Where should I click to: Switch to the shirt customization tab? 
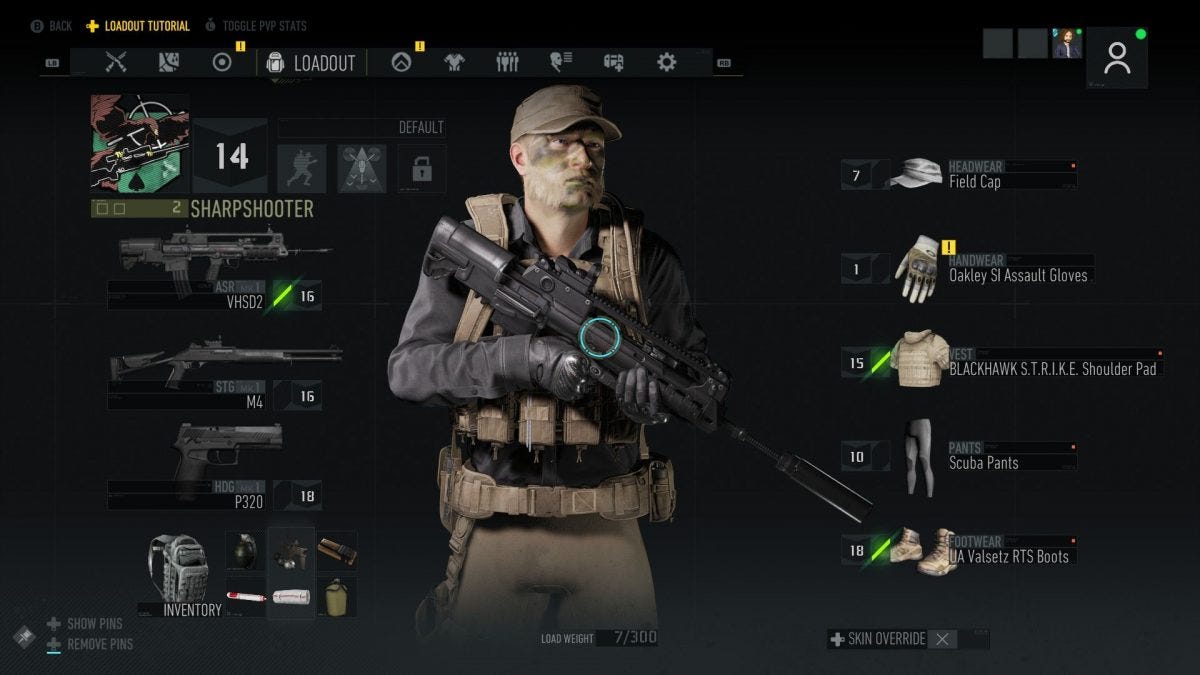pos(455,62)
